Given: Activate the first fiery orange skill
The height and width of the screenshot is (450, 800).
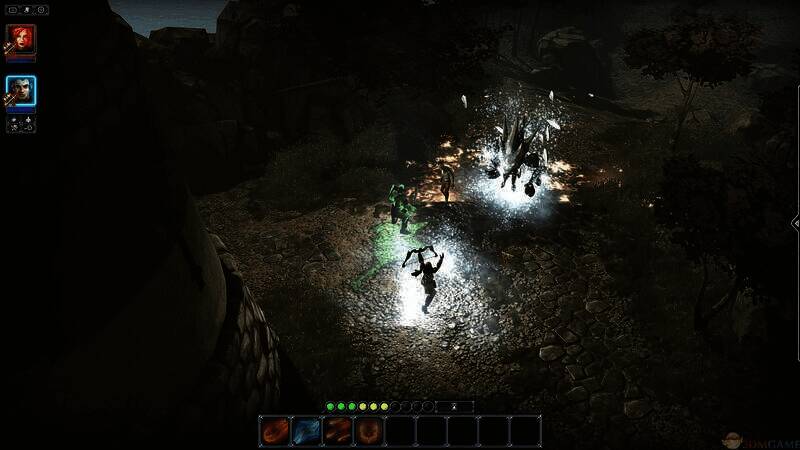Looking at the screenshot, I should [275, 431].
